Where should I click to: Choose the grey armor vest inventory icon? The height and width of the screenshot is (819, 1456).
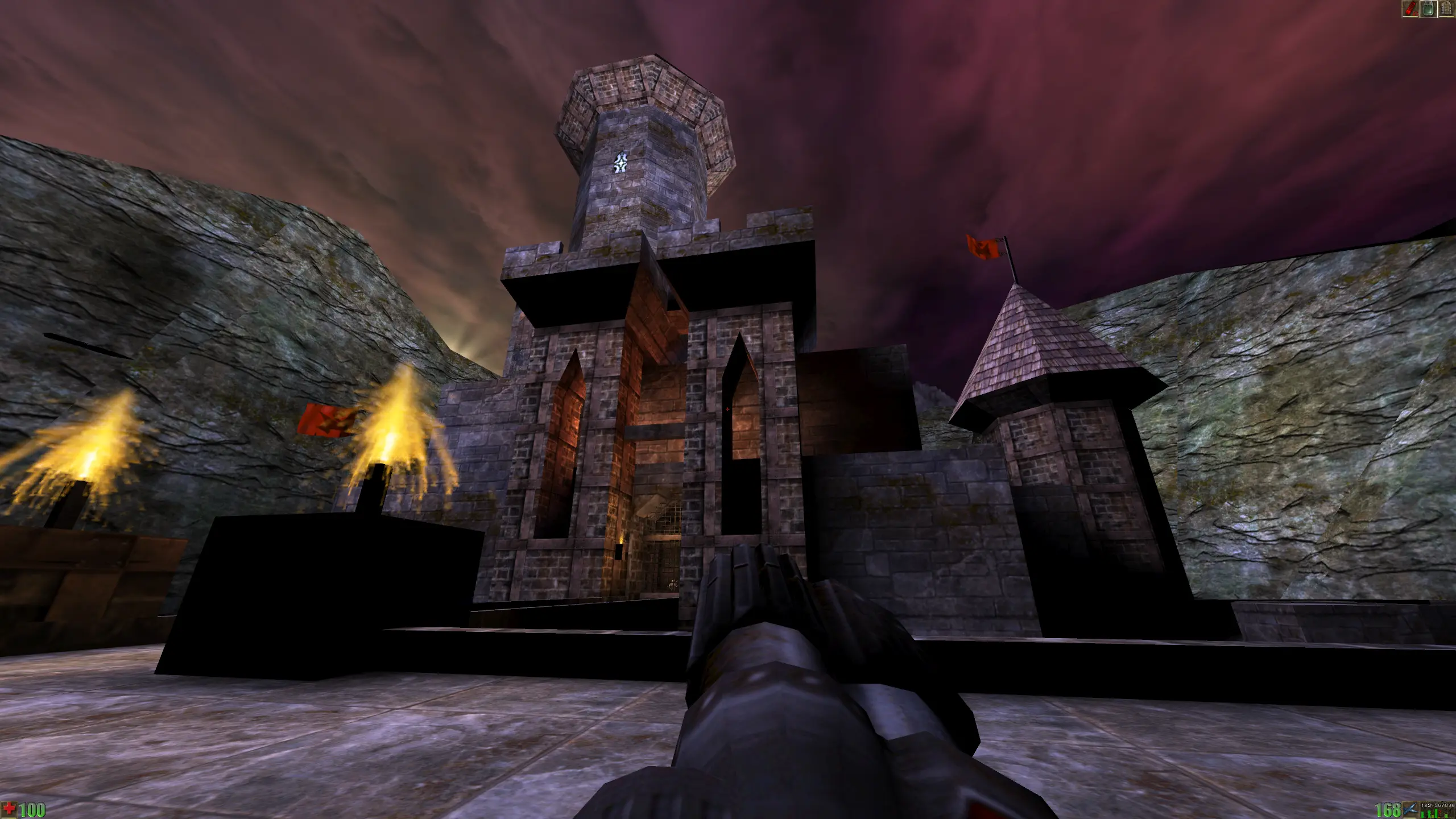click(1446, 9)
